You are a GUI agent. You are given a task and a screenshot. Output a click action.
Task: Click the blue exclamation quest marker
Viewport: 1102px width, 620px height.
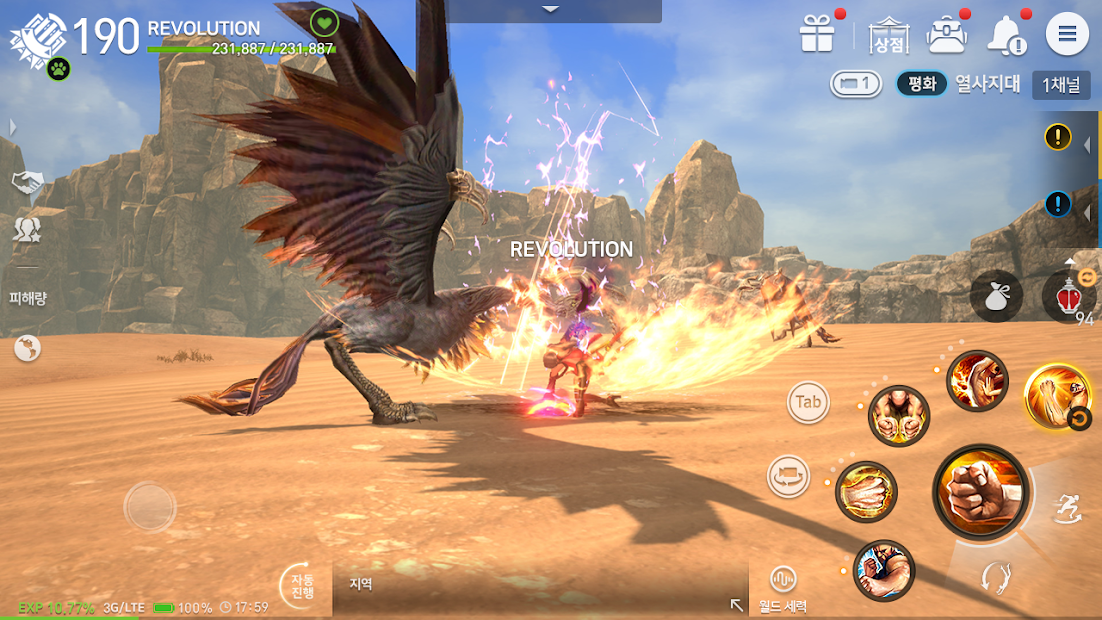point(1058,205)
